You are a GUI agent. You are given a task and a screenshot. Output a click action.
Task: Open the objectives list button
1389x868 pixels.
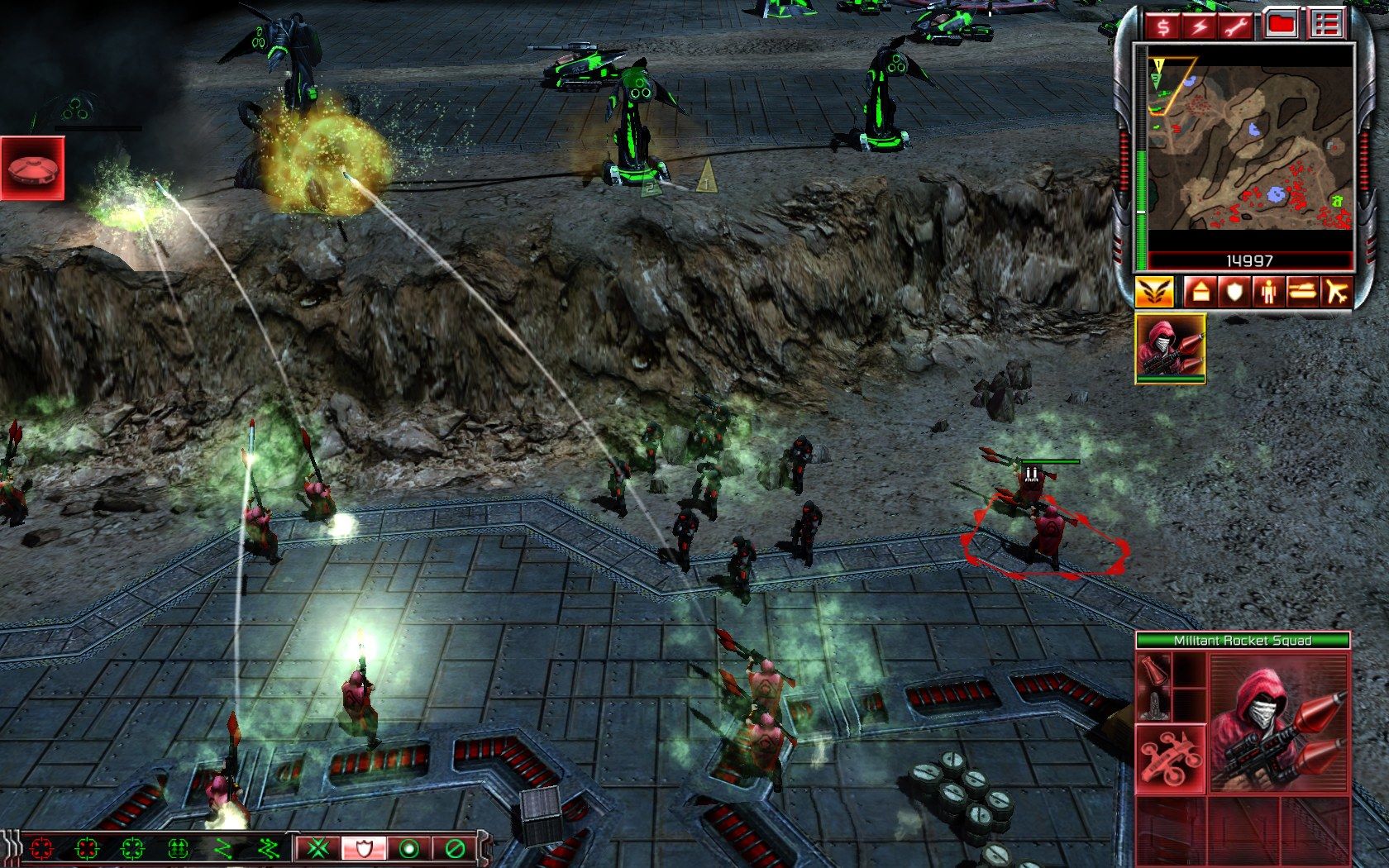click(x=1325, y=26)
